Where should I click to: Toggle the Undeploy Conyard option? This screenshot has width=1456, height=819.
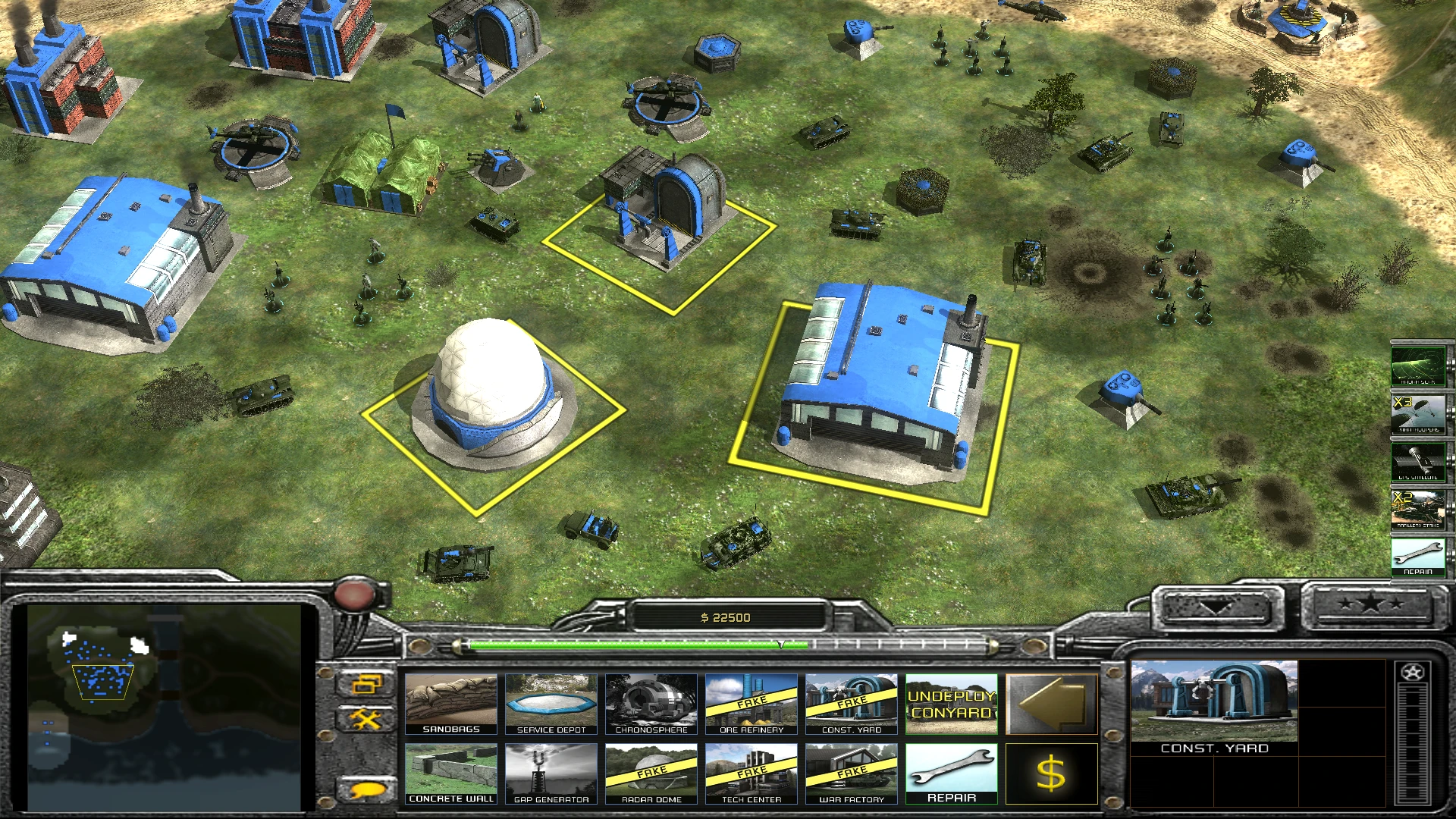tap(951, 704)
